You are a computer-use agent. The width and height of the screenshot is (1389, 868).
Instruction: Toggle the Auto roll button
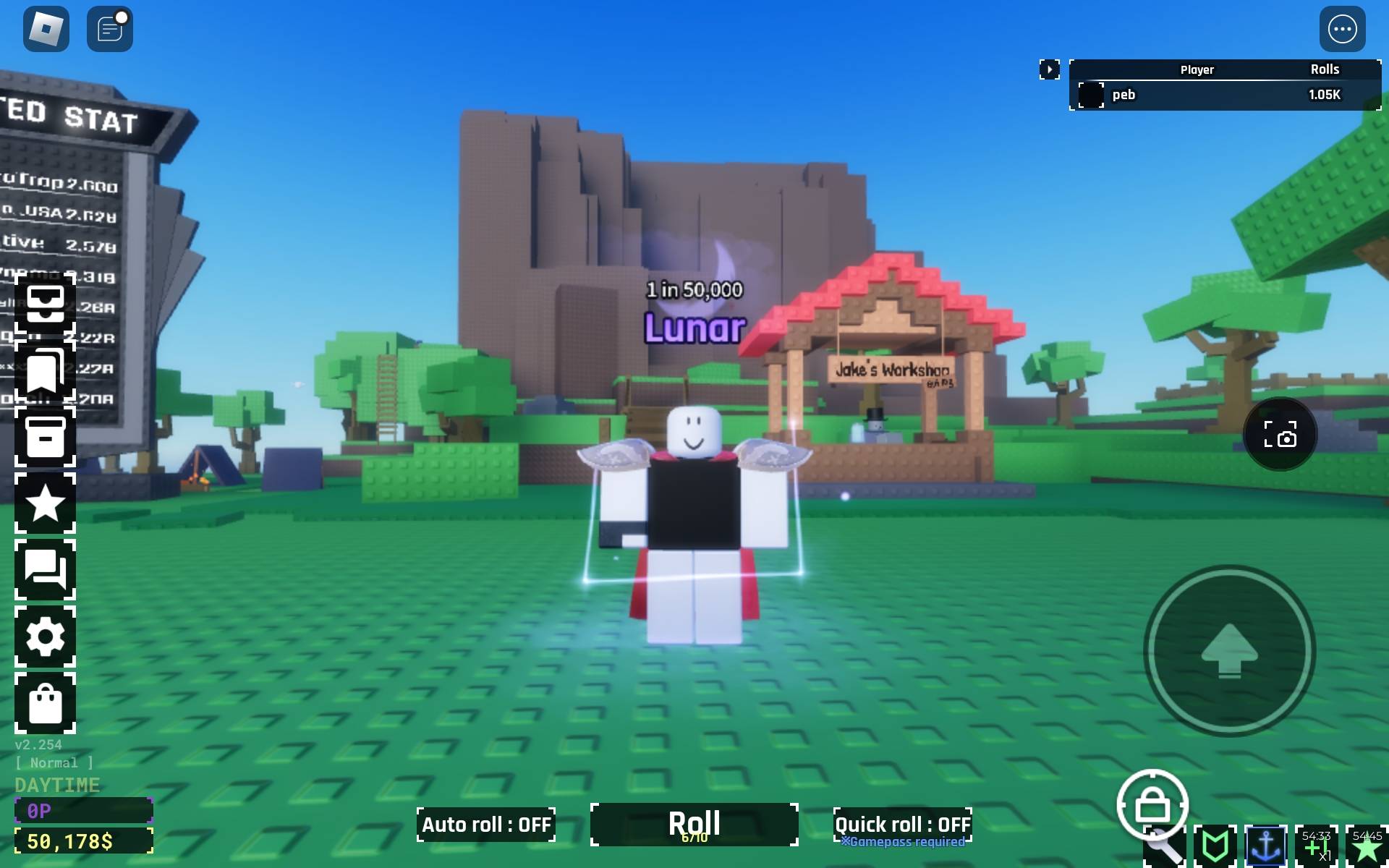click(x=486, y=825)
